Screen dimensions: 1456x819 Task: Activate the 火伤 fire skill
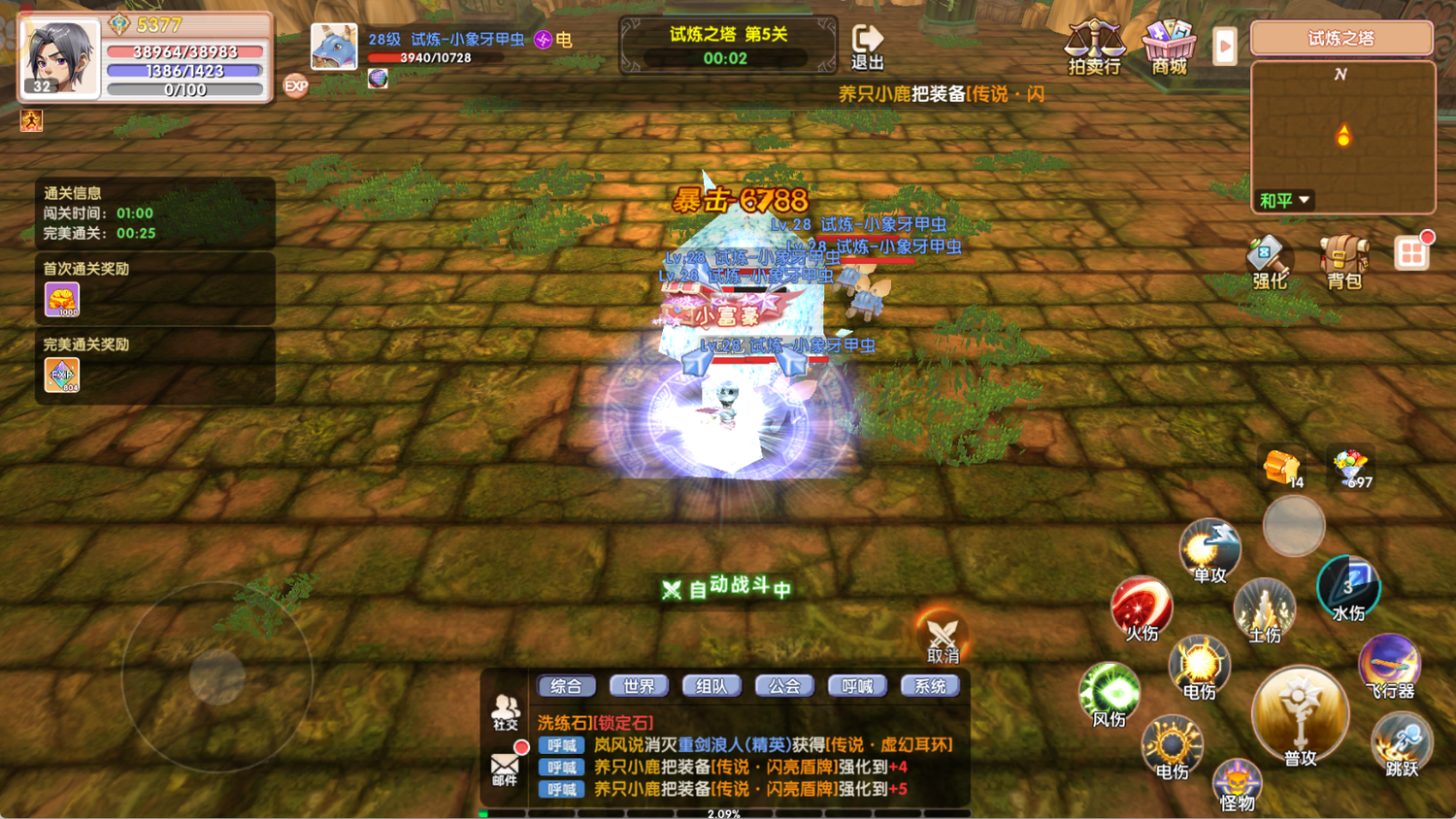1142,607
